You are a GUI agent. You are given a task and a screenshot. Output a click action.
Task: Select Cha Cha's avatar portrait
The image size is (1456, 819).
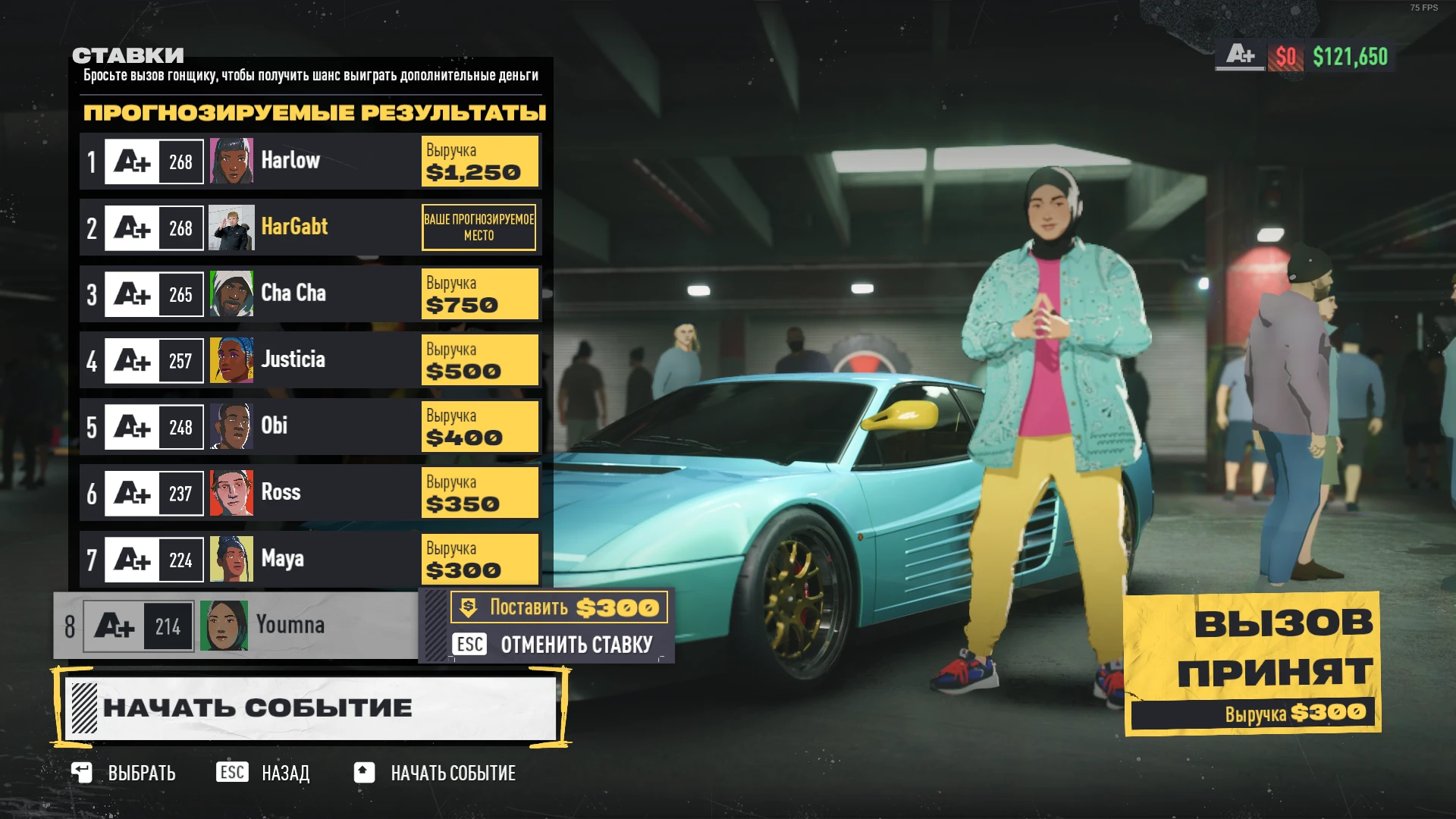(231, 293)
